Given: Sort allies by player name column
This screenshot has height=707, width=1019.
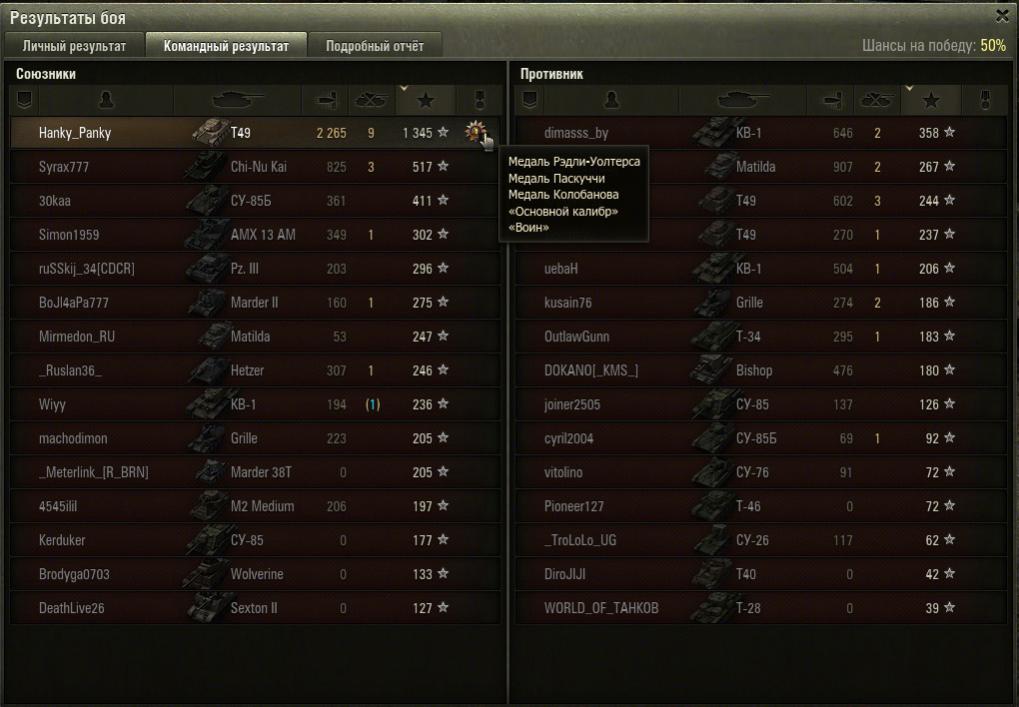Looking at the screenshot, I should pyautogui.click(x=106, y=100).
